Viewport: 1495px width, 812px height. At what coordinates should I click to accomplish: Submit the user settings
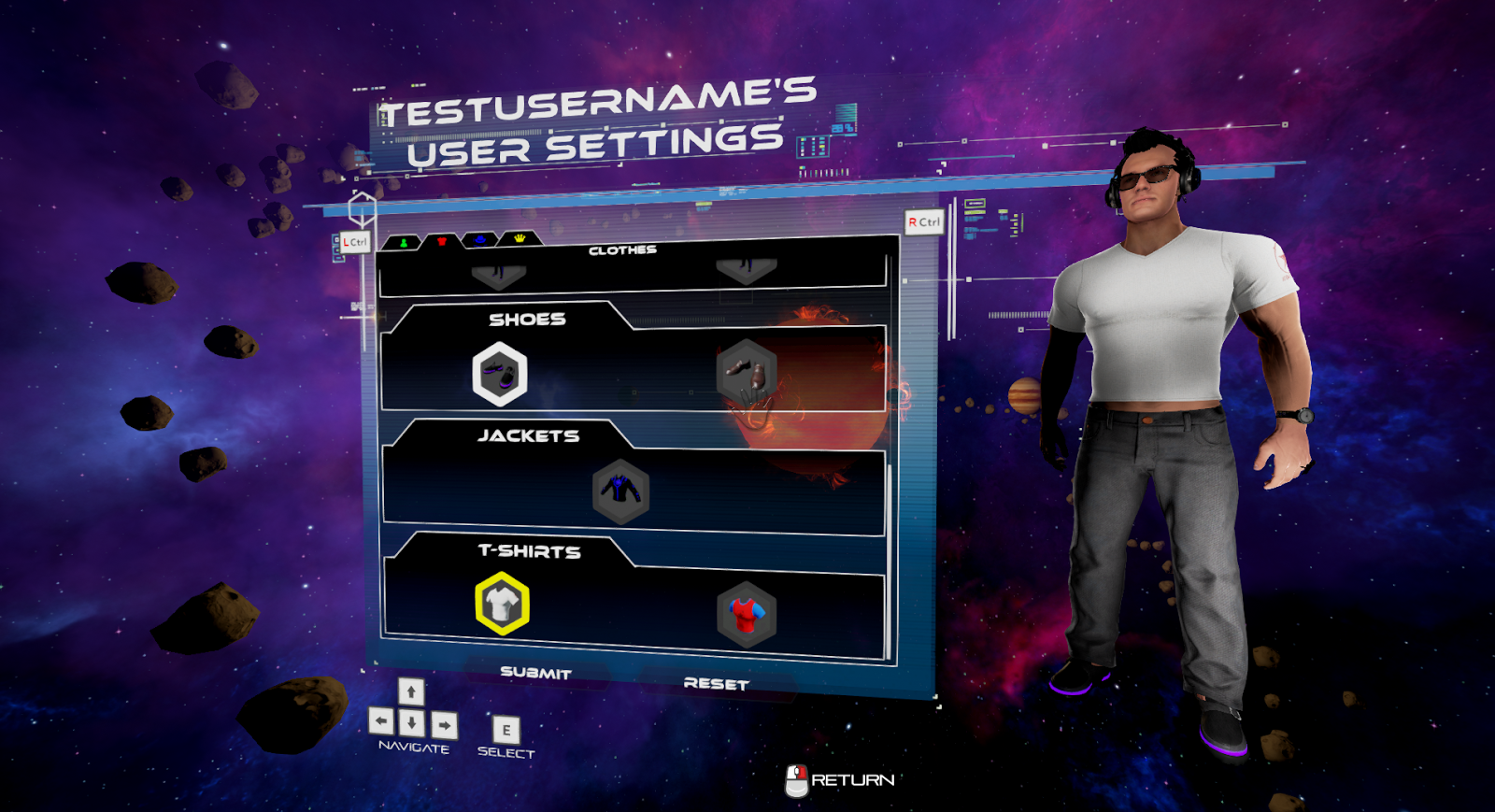click(535, 673)
